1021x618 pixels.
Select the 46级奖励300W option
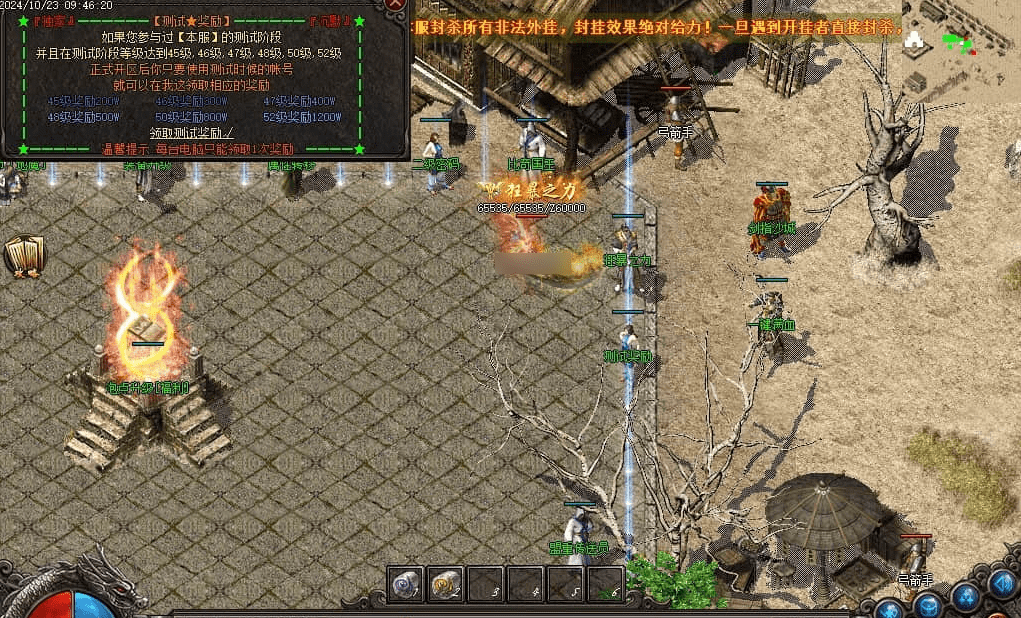tap(191, 101)
